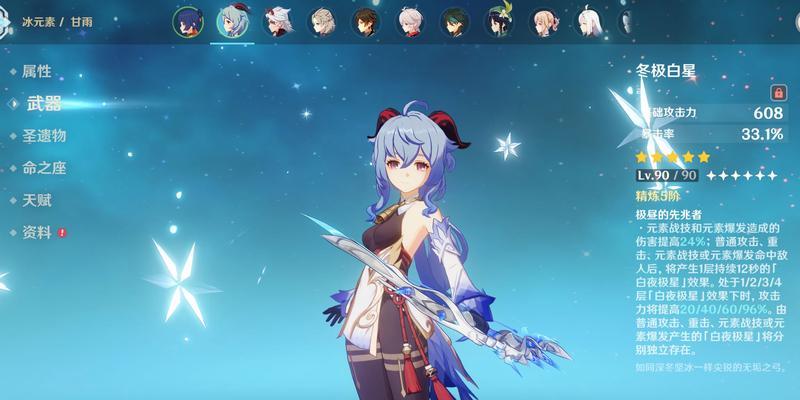
Task: Select Xiao's portrait in the top row
Action: point(456,20)
